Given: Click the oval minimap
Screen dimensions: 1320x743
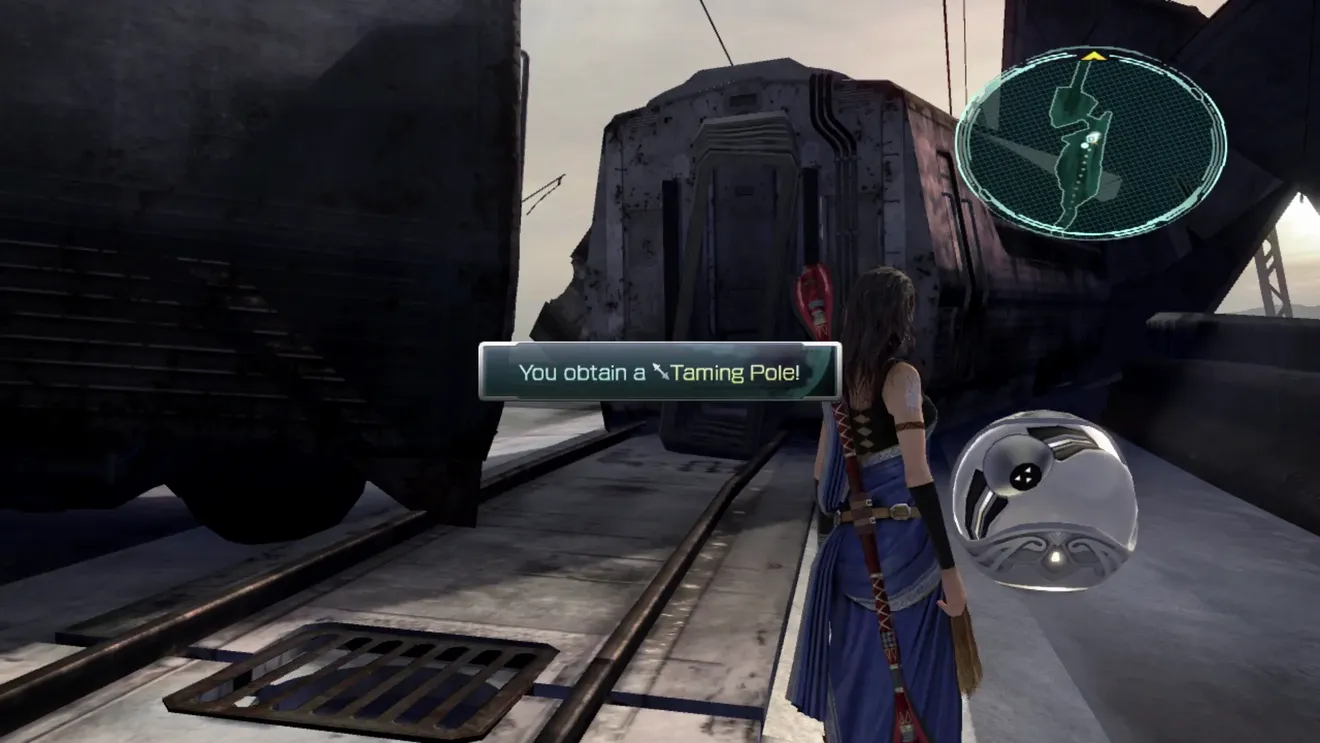Looking at the screenshot, I should coord(1091,144).
